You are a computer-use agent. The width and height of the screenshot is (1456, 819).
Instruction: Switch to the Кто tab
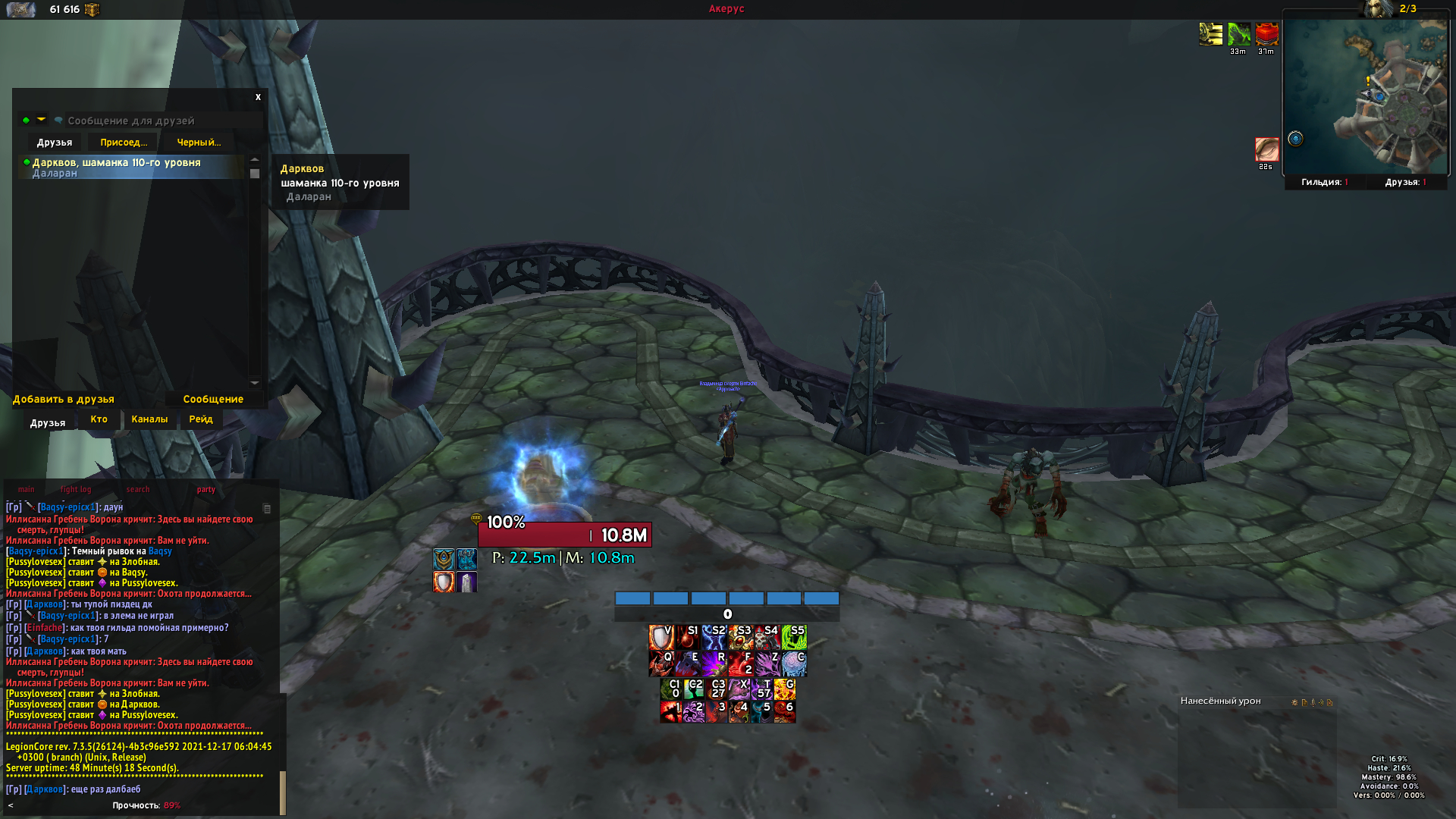click(x=99, y=419)
